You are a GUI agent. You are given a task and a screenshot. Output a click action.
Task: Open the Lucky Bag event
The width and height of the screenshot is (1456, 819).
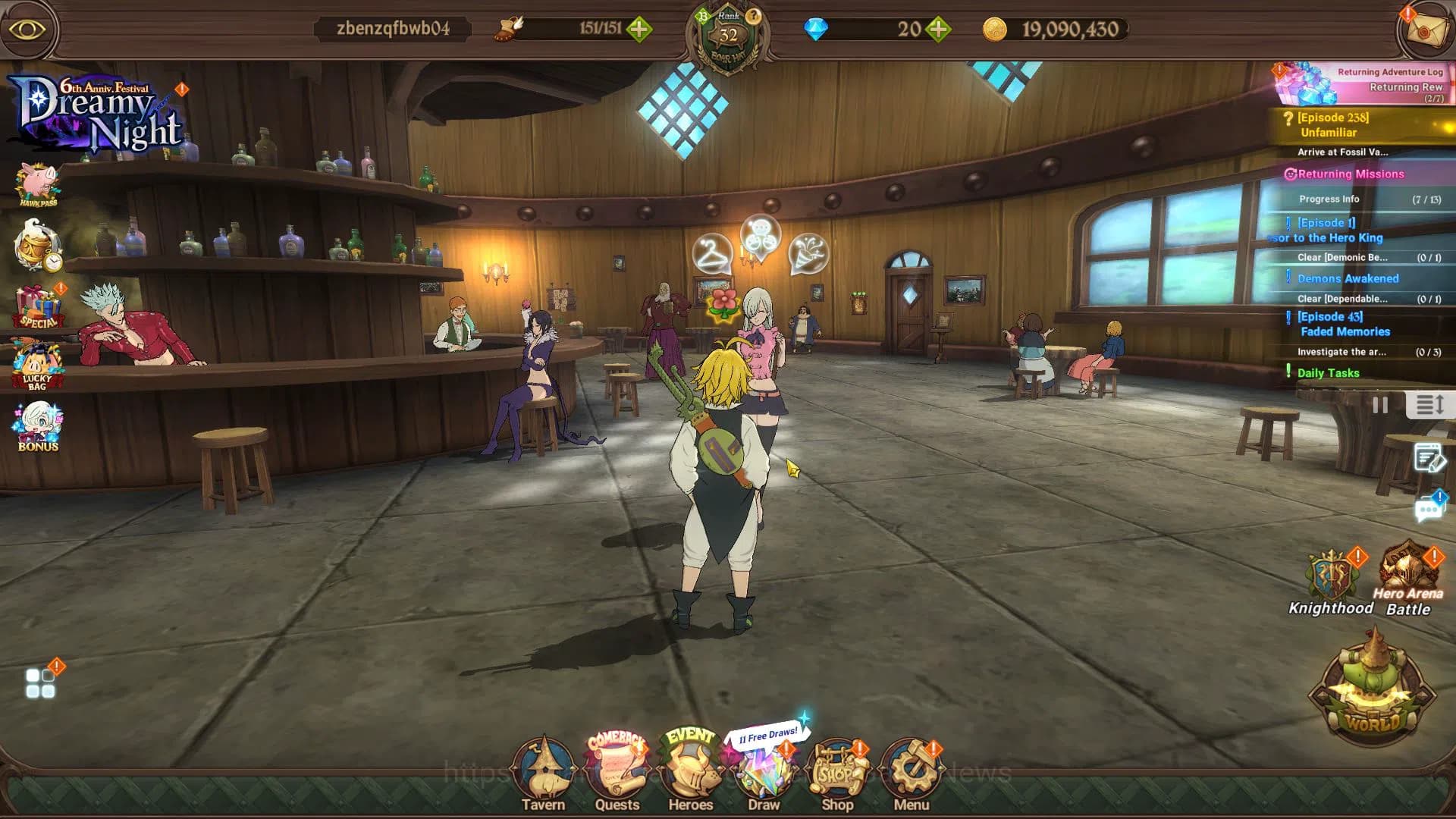pos(38,366)
